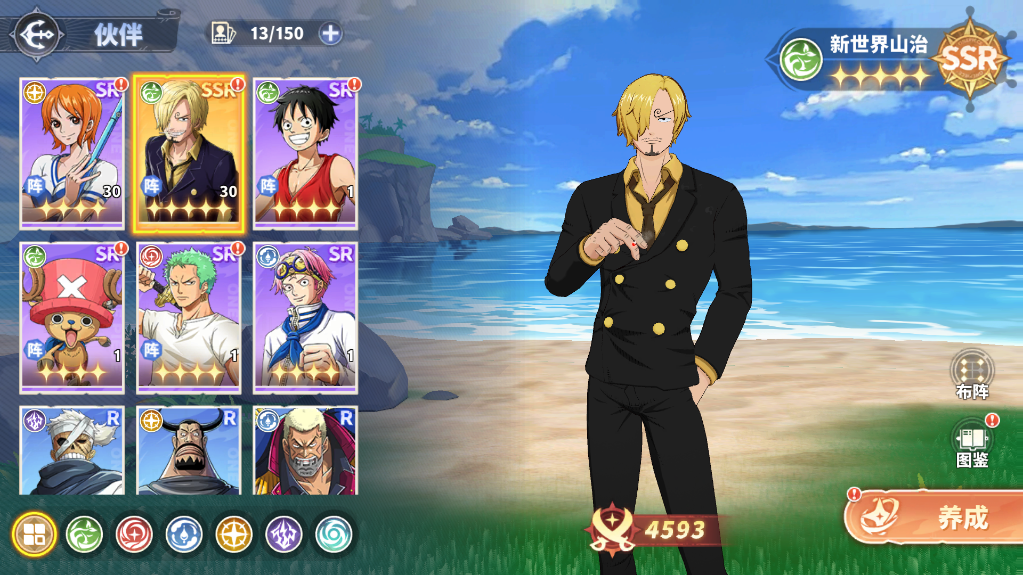Filter partners by the red attribute icon

click(134, 534)
